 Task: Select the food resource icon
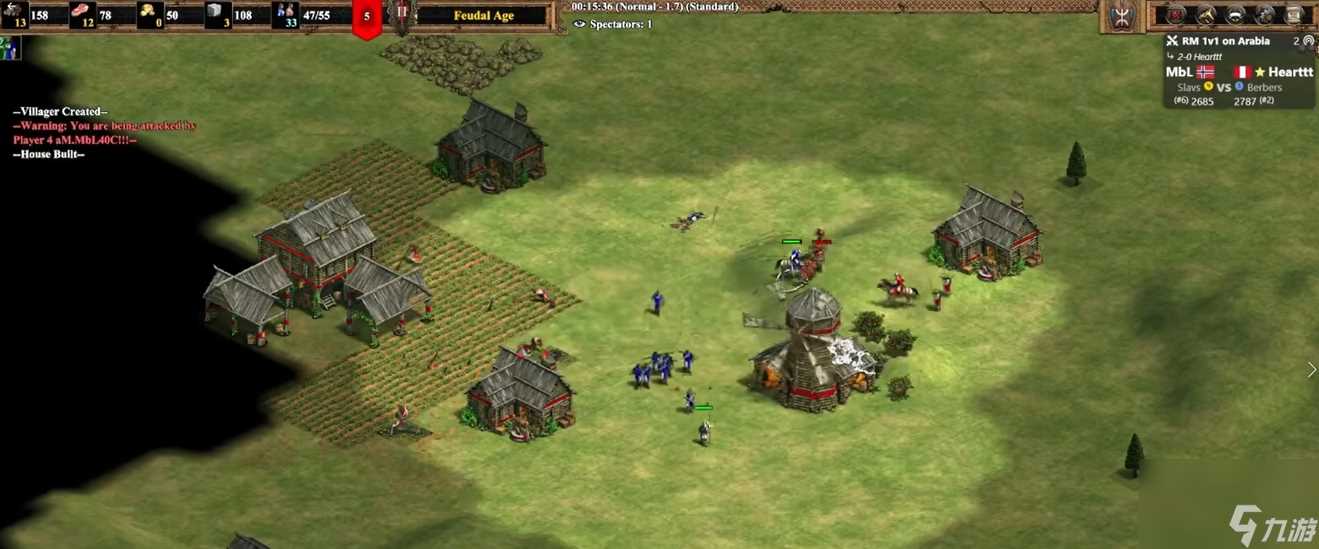(x=80, y=13)
